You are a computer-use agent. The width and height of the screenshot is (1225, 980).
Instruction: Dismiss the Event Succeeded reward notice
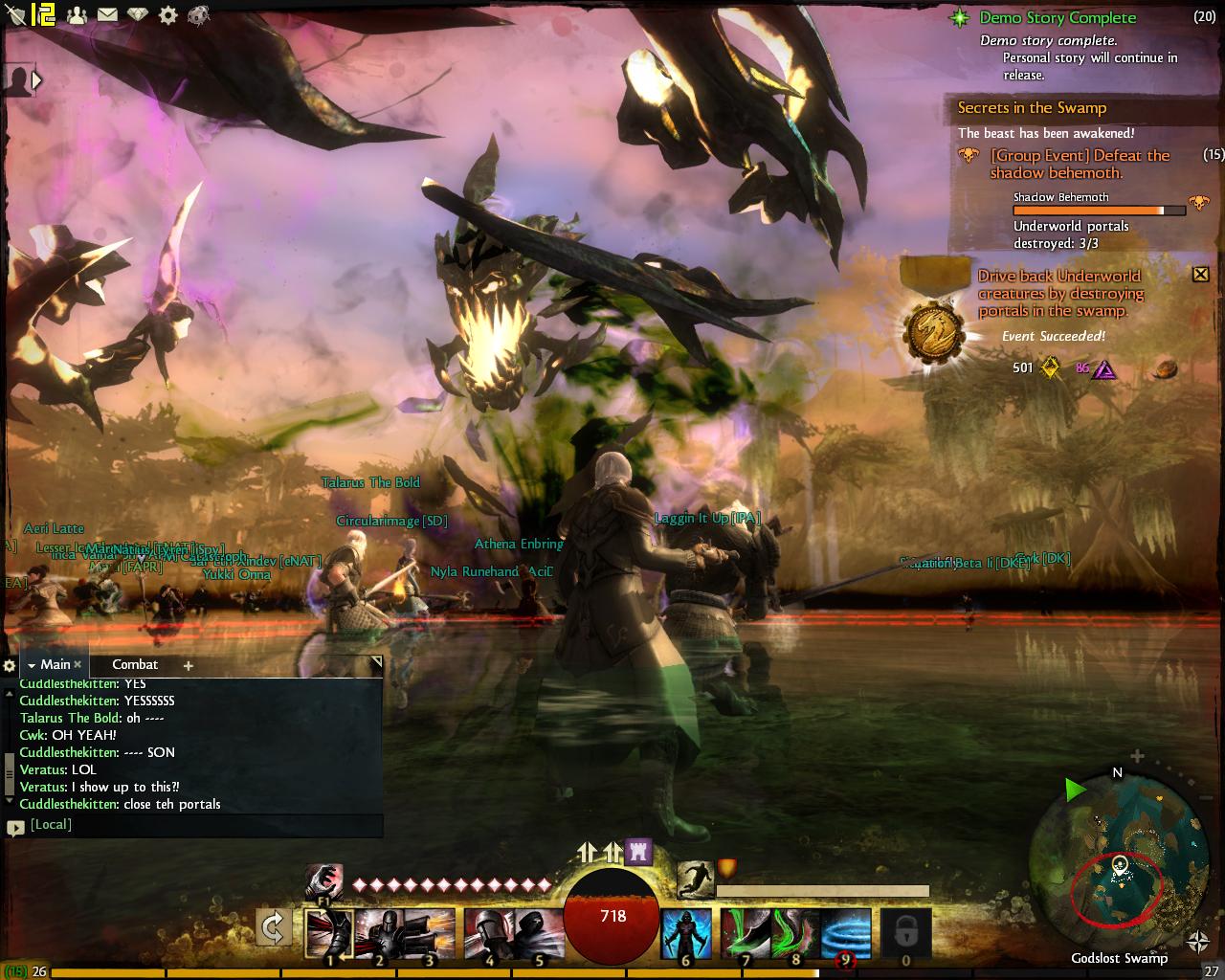click(1200, 275)
